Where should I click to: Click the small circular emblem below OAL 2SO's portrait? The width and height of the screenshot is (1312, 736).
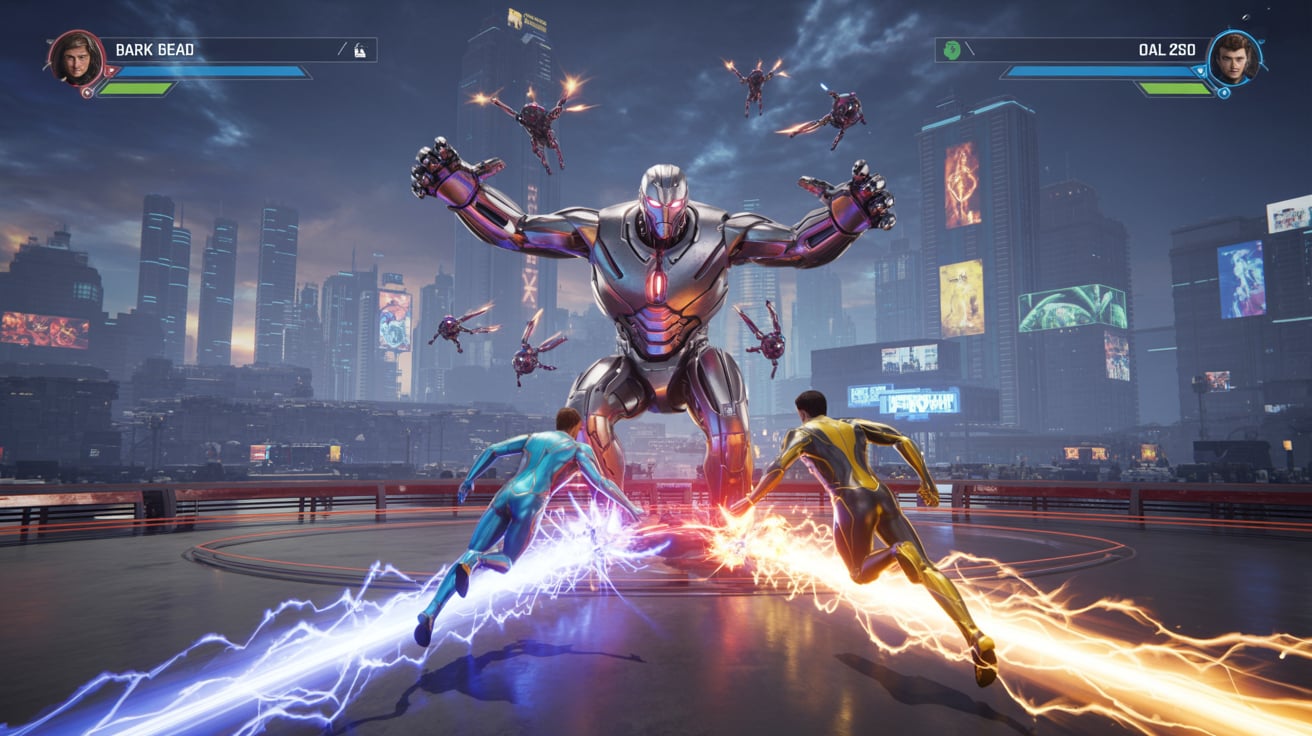(1224, 93)
